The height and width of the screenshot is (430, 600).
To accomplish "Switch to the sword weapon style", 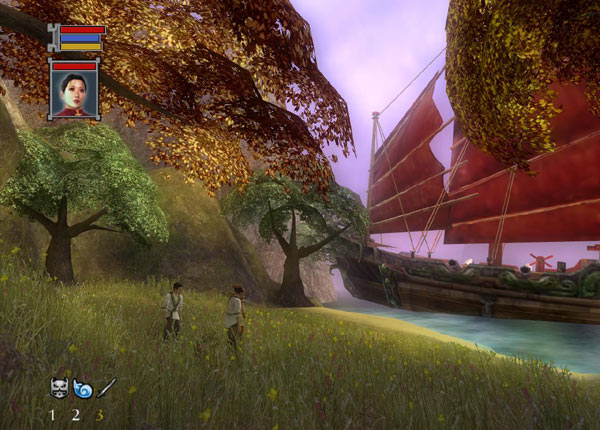I will (x=106, y=387).
